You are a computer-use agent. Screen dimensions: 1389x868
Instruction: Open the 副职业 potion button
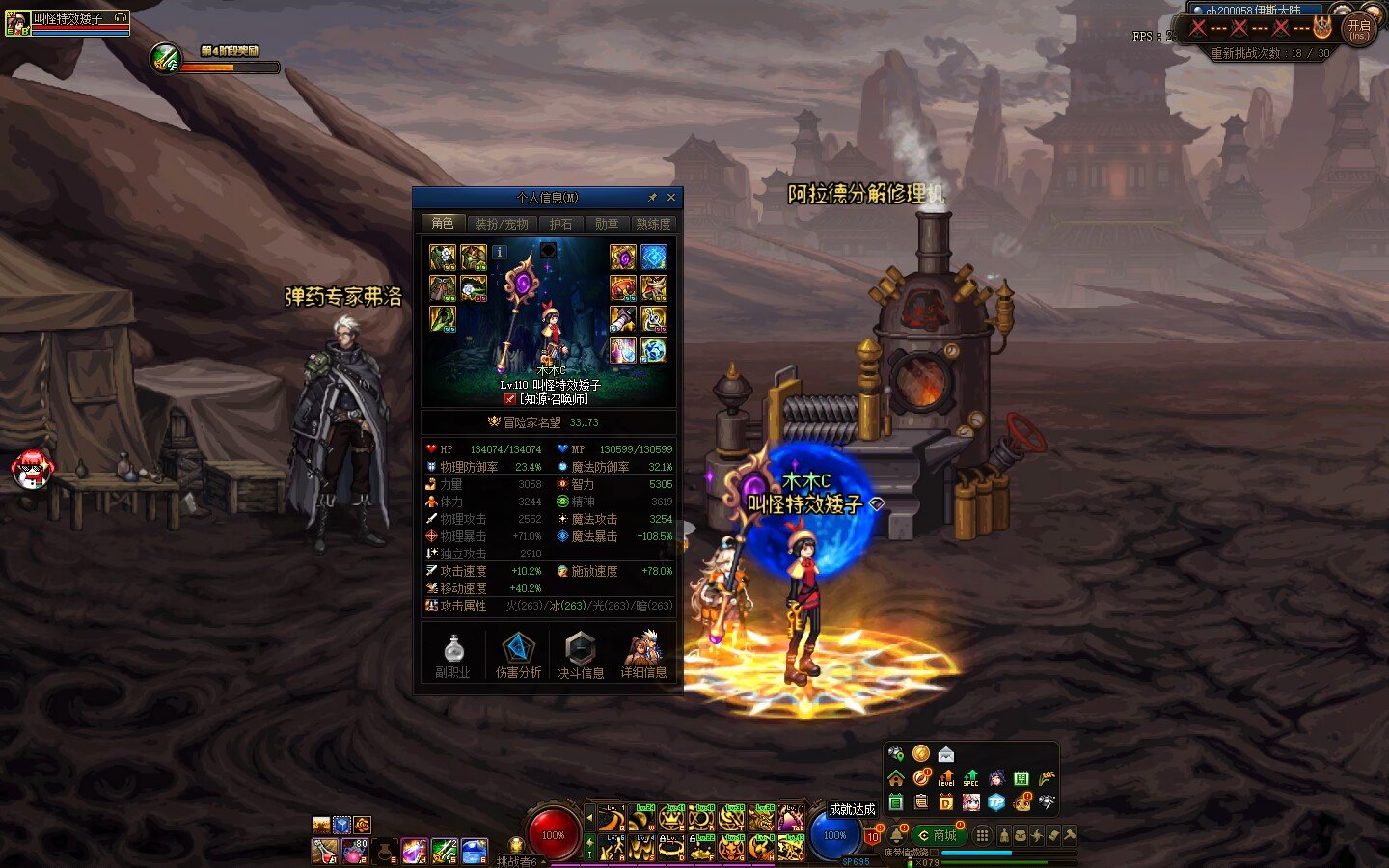(x=452, y=655)
